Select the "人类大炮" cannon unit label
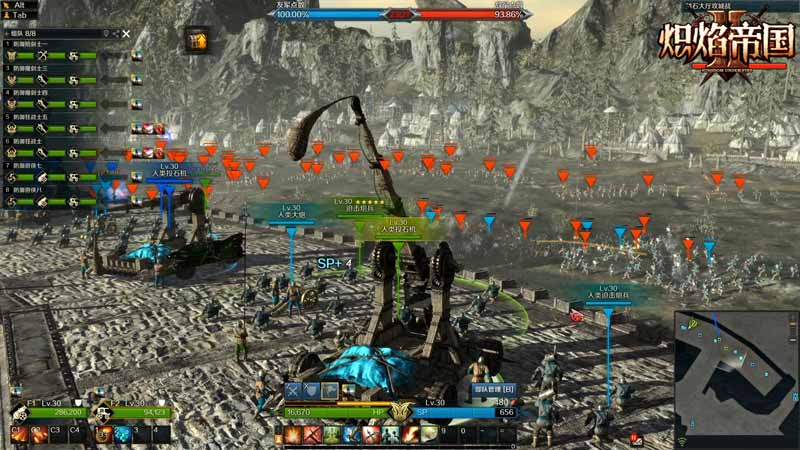Image resolution: width=800 pixels, height=450 pixels. (x=291, y=211)
